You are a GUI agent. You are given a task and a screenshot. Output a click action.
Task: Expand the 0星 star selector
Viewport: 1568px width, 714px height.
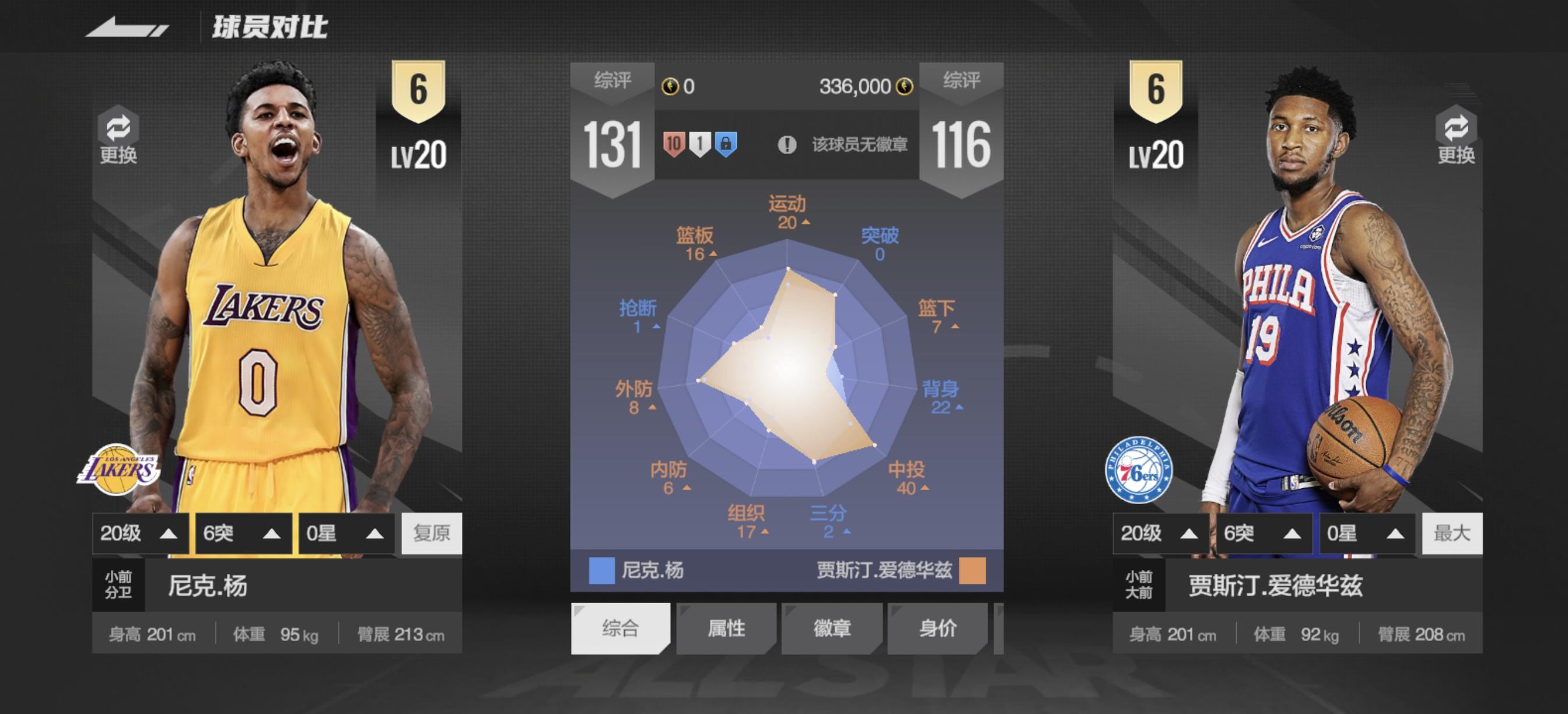pos(345,533)
